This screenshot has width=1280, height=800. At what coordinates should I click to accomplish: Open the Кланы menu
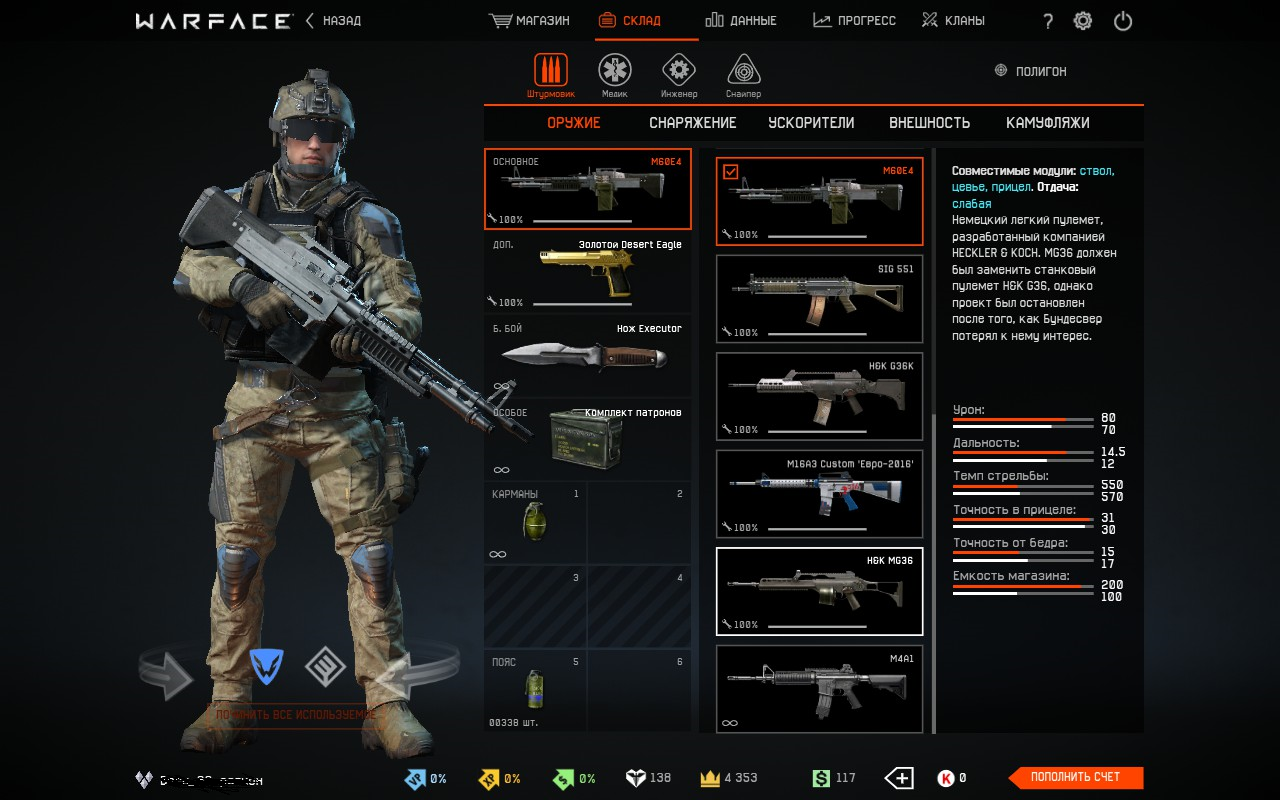(x=953, y=21)
